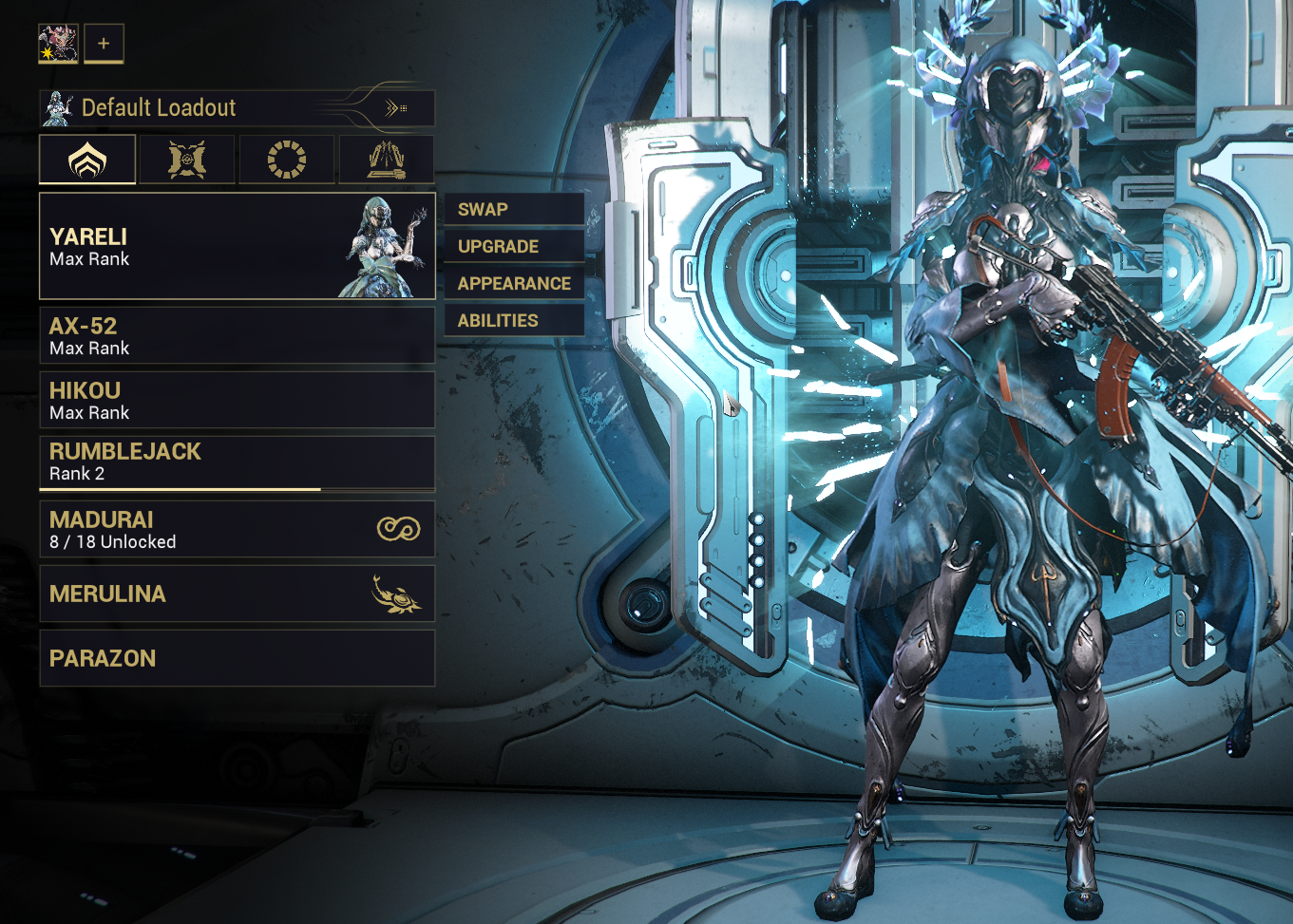1293x924 pixels.
Task: Select the loadout thumbnail beside the plus button
Action: coord(58,44)
